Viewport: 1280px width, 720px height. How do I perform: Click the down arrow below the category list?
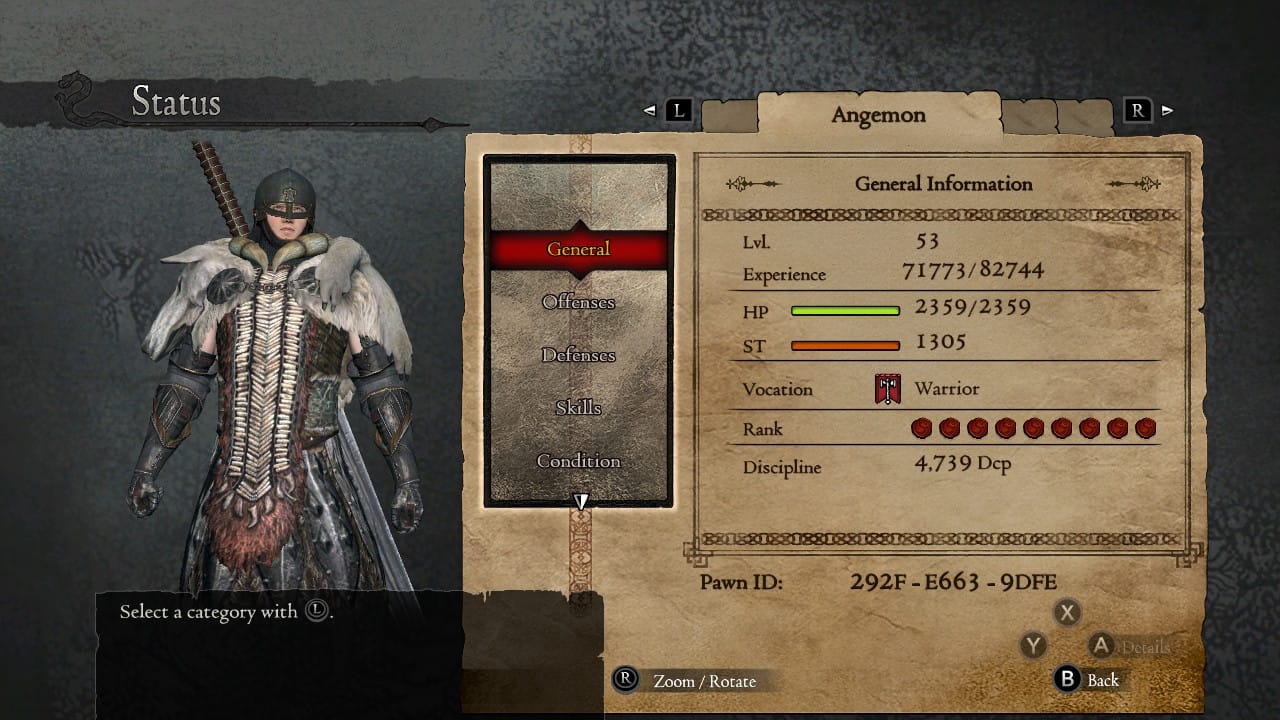pos(580,500)
